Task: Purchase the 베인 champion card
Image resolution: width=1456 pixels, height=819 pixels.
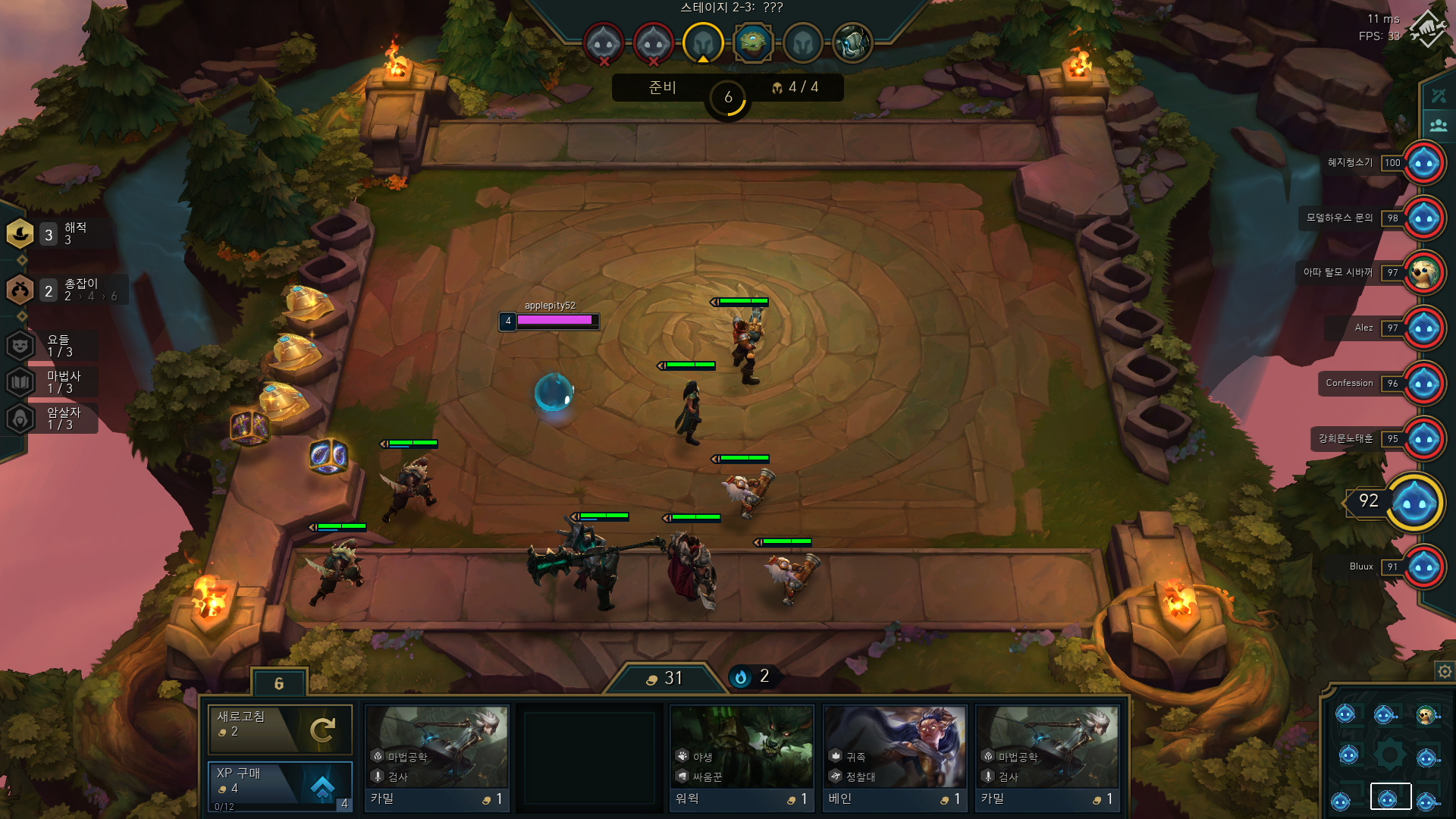Action: pyautogui.click(x=894, y=758)
